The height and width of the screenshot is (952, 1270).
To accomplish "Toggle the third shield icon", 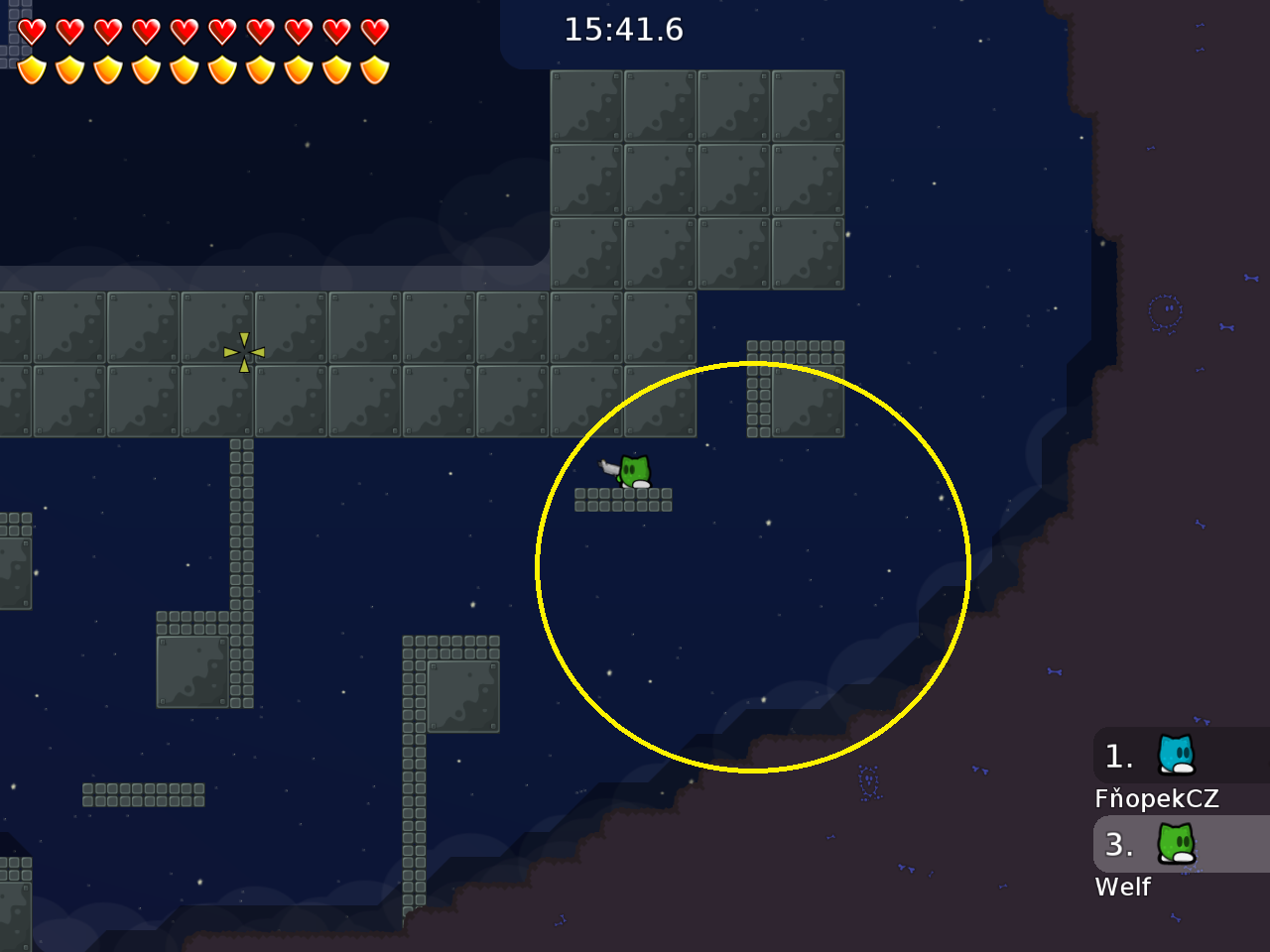I will pos(106,70).
